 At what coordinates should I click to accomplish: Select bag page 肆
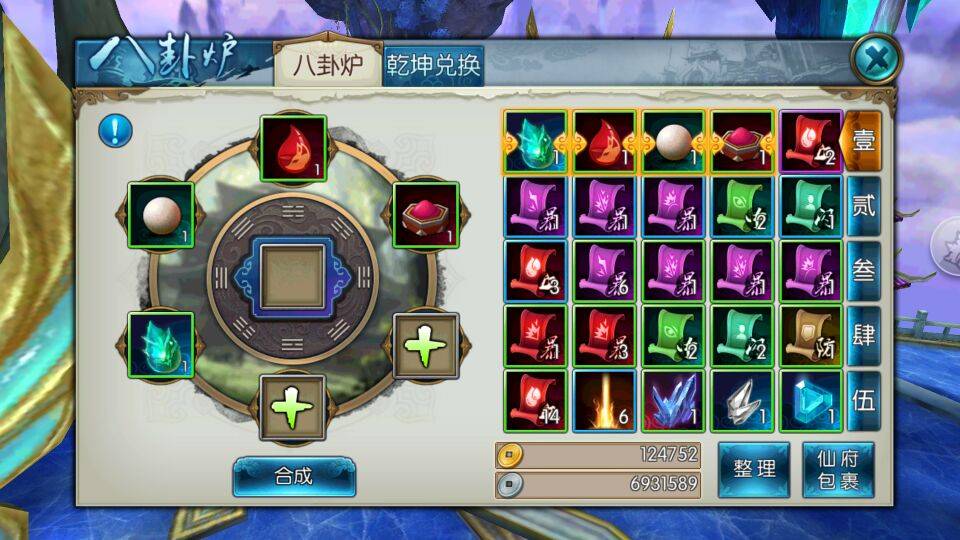(x=863, y=335)
